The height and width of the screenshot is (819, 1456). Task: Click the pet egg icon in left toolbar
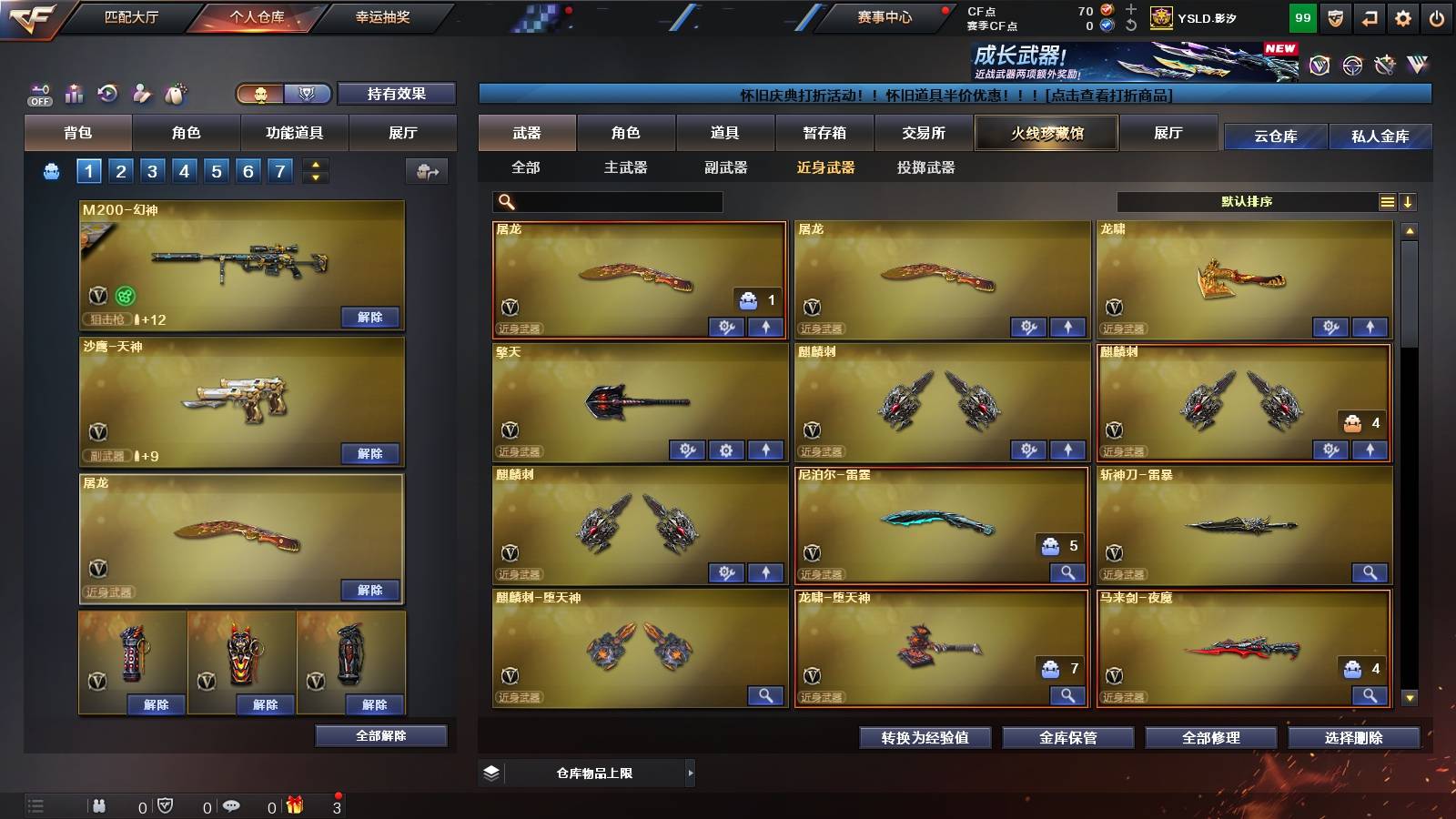coord(176,91)
